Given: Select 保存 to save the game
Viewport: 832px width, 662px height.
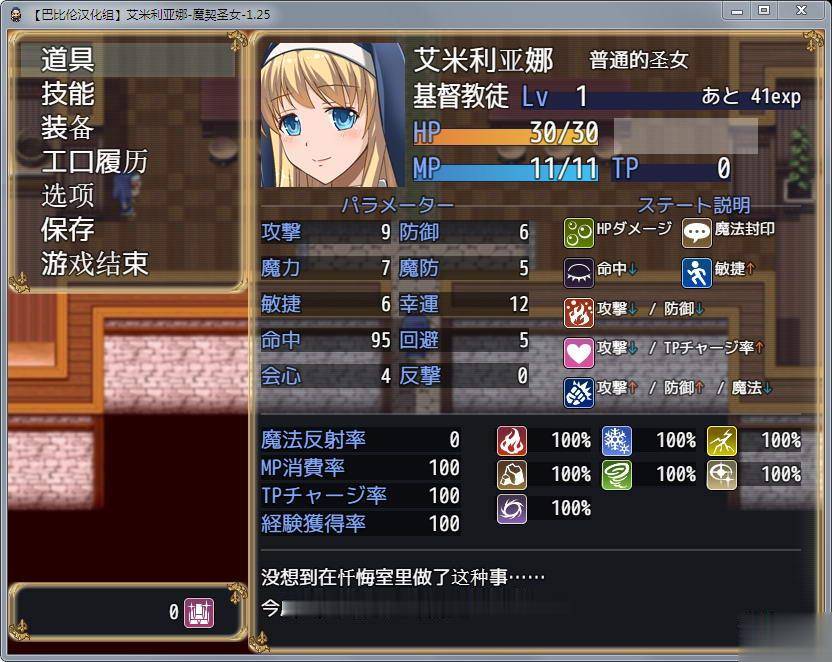Looking at the screenshot, I should tap(68, 229).
